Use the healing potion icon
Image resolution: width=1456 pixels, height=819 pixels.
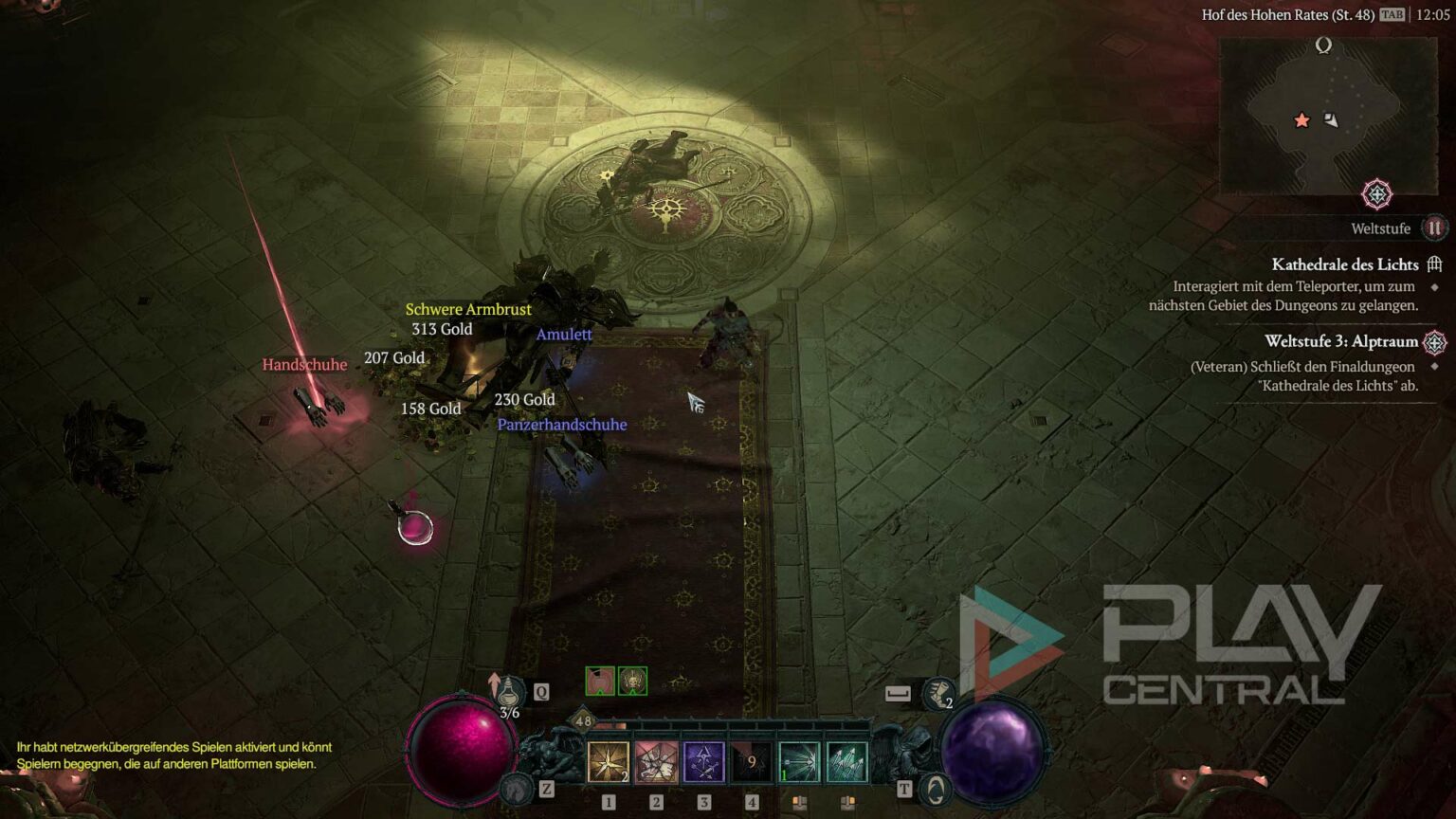point(511,692)
